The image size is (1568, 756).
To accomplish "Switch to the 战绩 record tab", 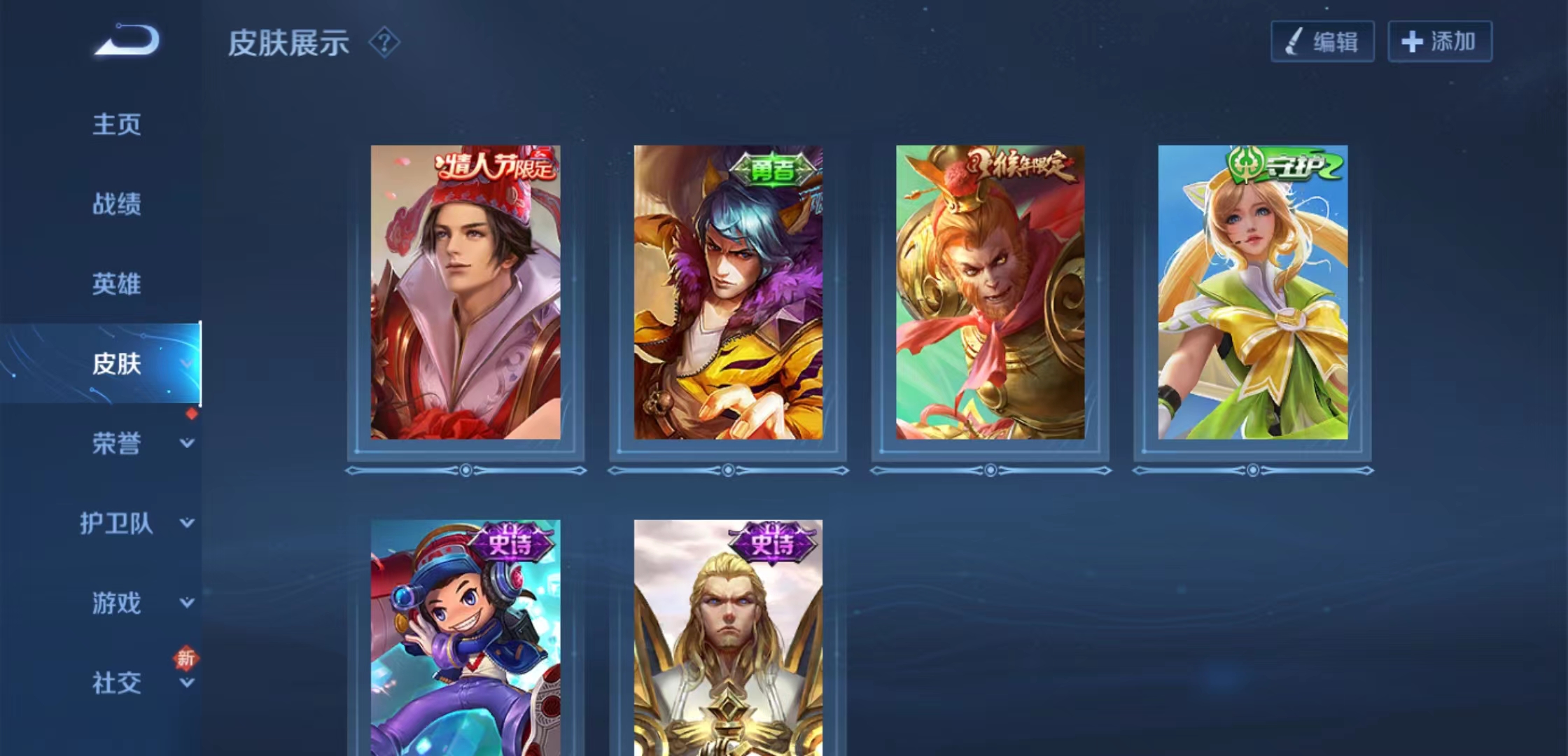I will [x=117, y=204].
